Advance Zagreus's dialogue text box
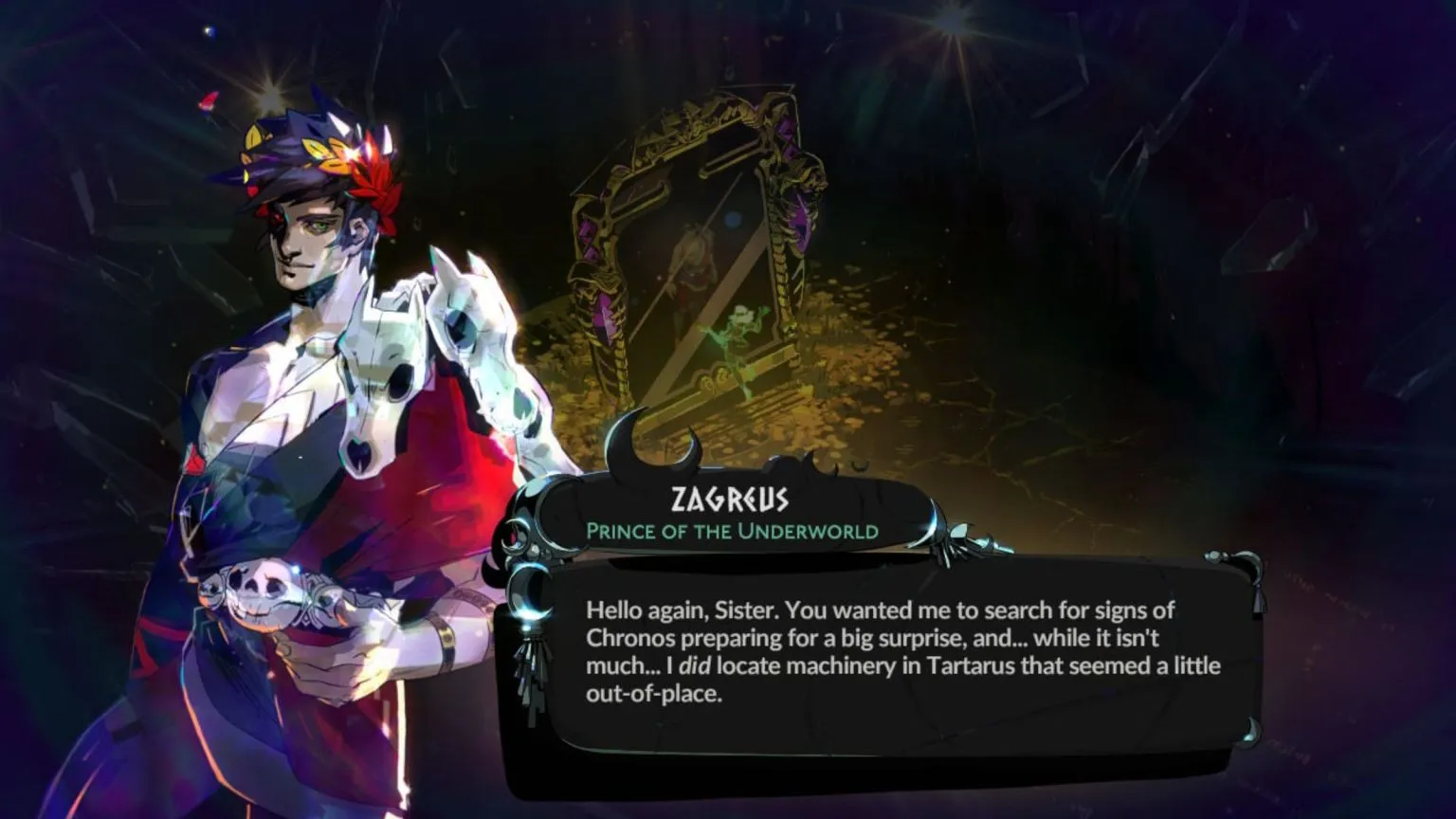The height and width of the screenshot is (819, 1456). point(882,654)
